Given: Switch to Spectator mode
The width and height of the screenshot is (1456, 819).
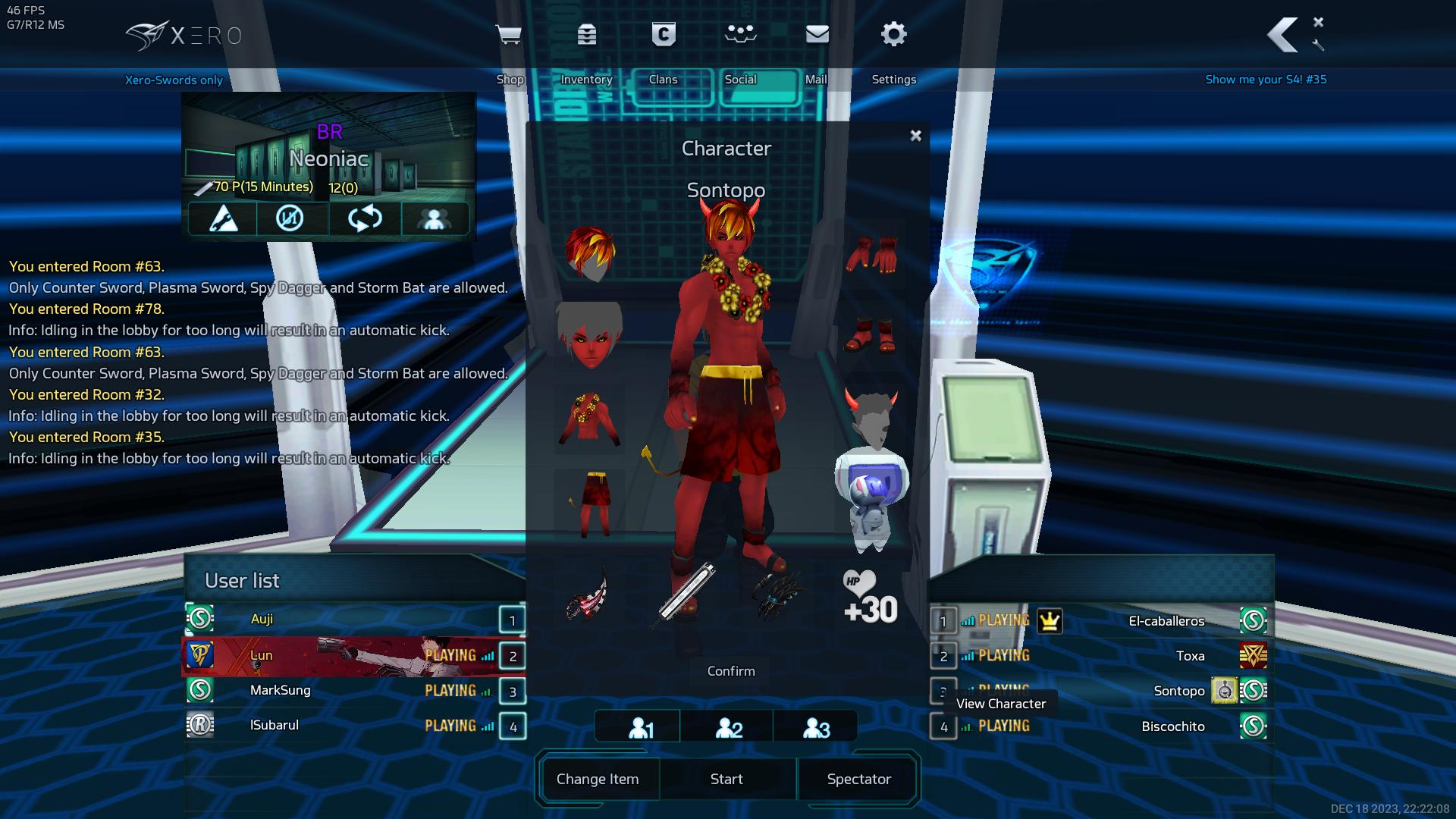Looking at the screenshot, I should (858, 779).
